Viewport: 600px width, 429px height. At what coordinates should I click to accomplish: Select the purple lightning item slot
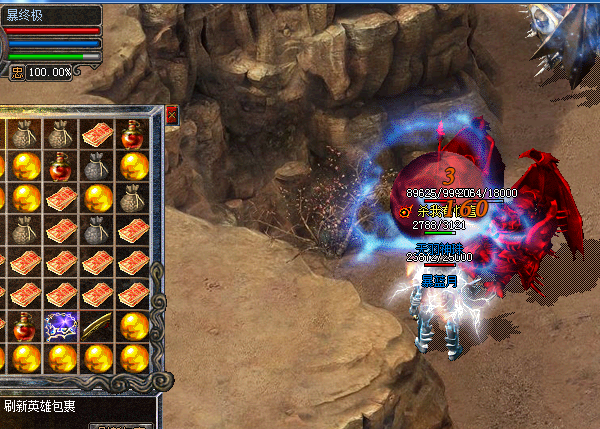click(x=61, y=325)
